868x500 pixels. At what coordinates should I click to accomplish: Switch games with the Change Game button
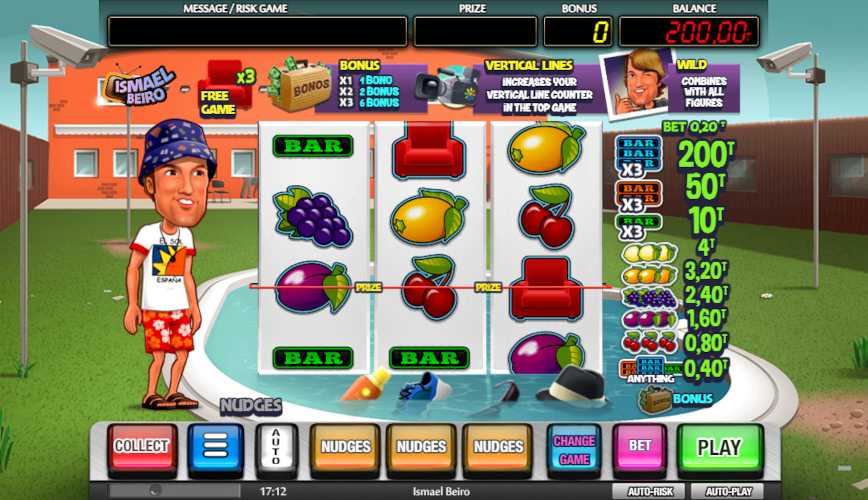coord(574,447)
